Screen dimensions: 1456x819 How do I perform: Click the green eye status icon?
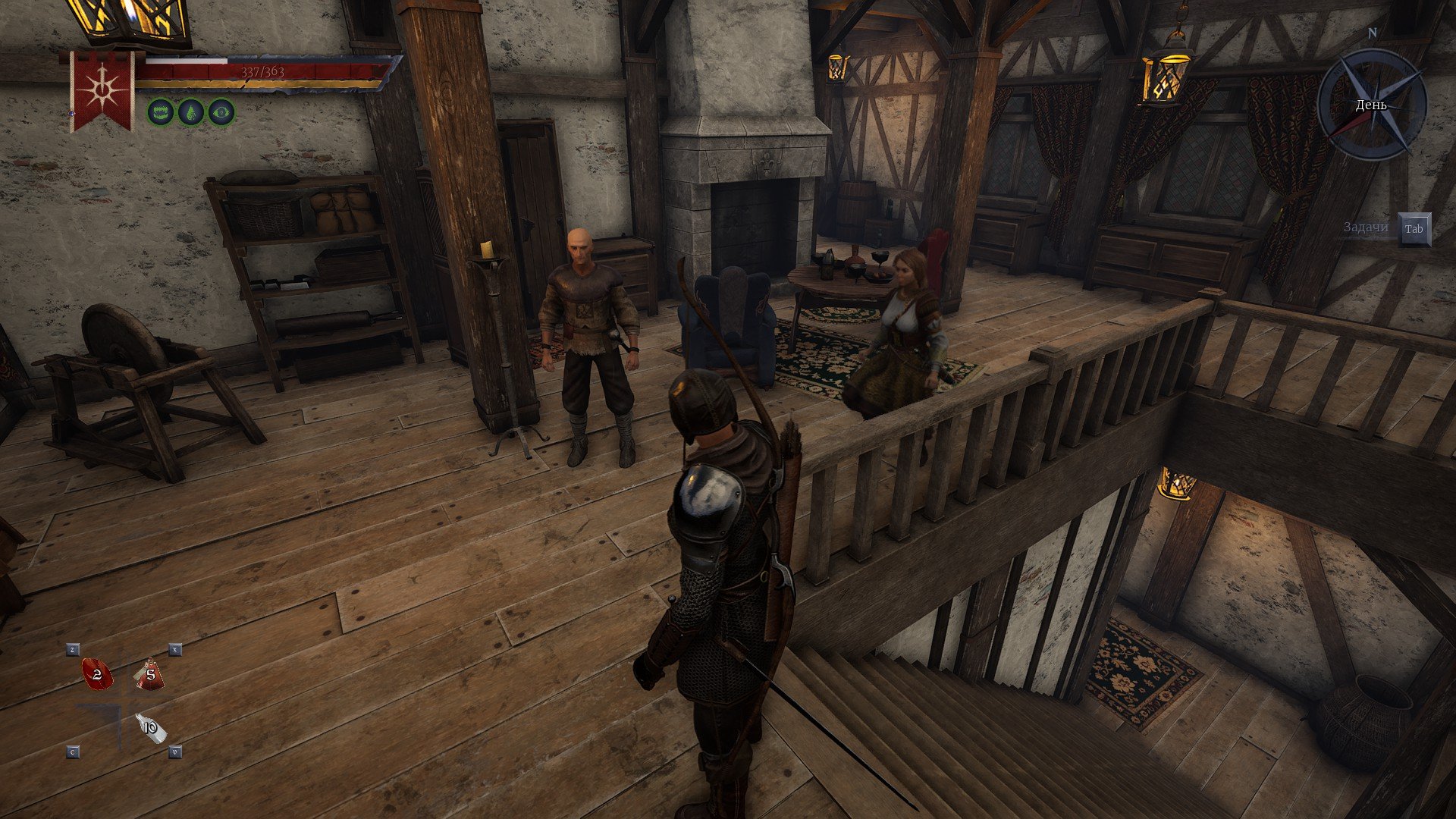[x=221, y=112]
